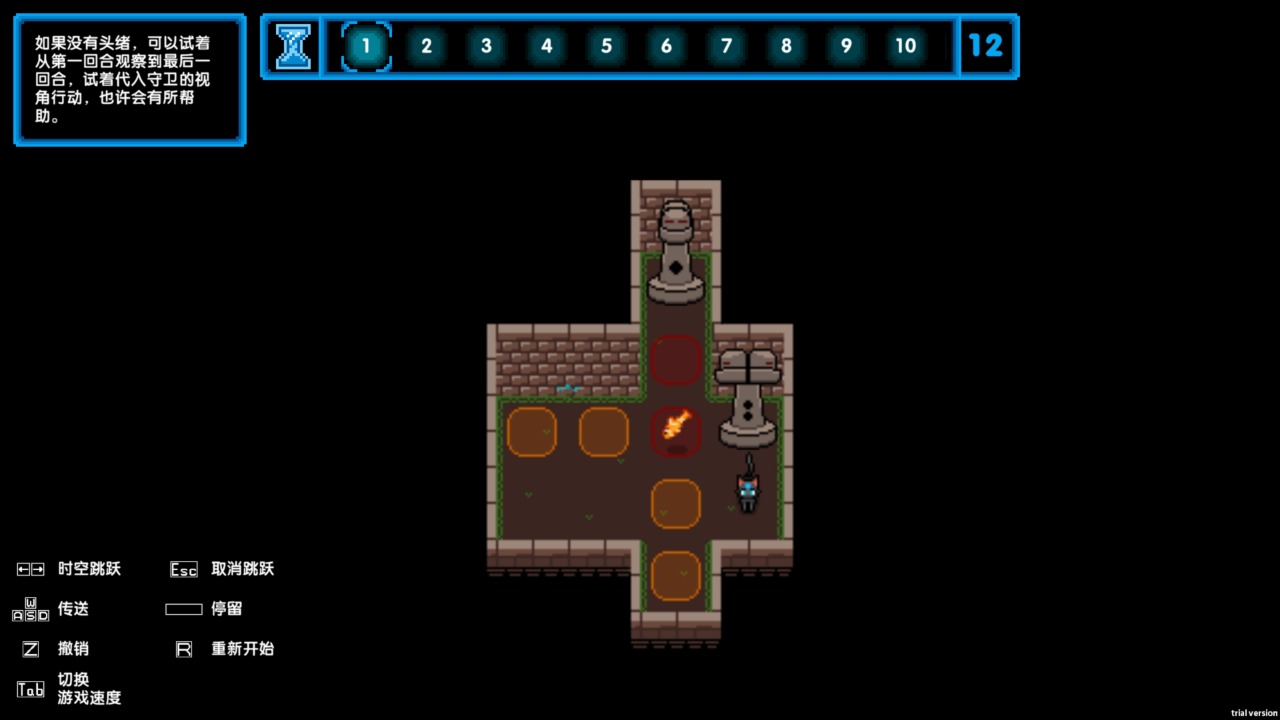Jump to turn 2 on the timeline
Image resolution: width=1280 pixels, height=720 pixels.
click(426, 46)
